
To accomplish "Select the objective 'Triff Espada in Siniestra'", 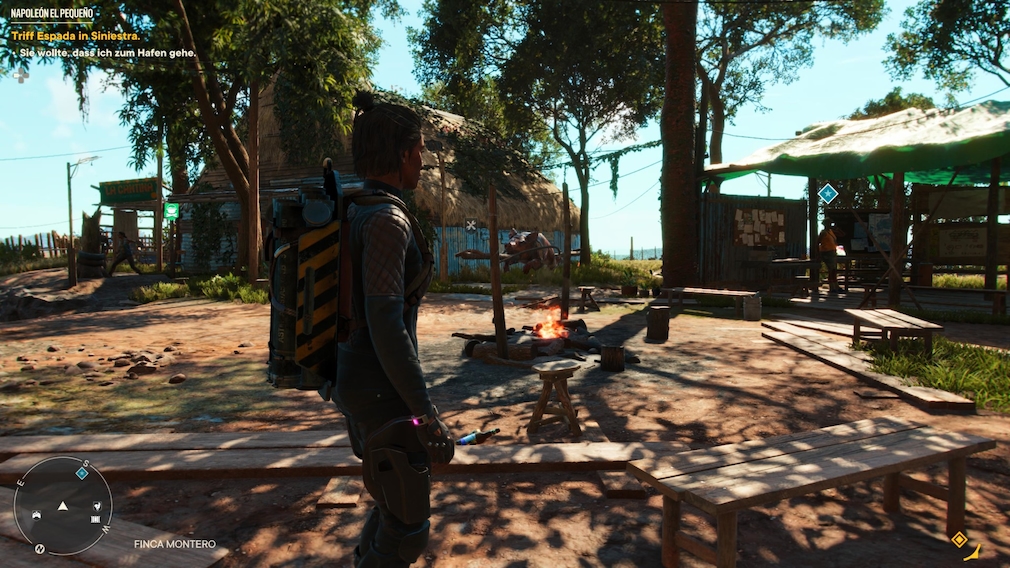I will click(x=75, y=35).
